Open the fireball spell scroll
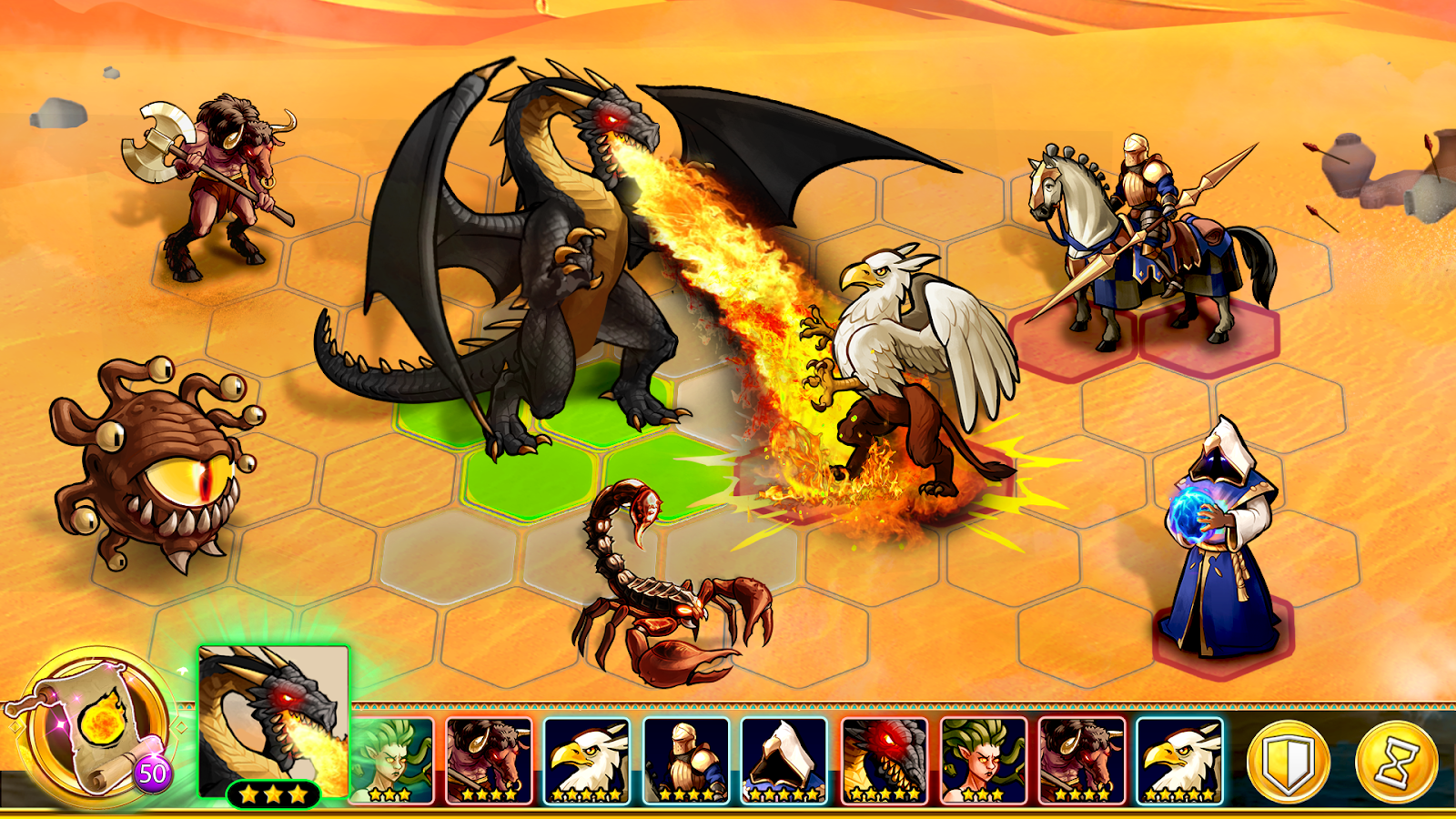The height and width of the screenshot is (819, 1456). point(98,728)
